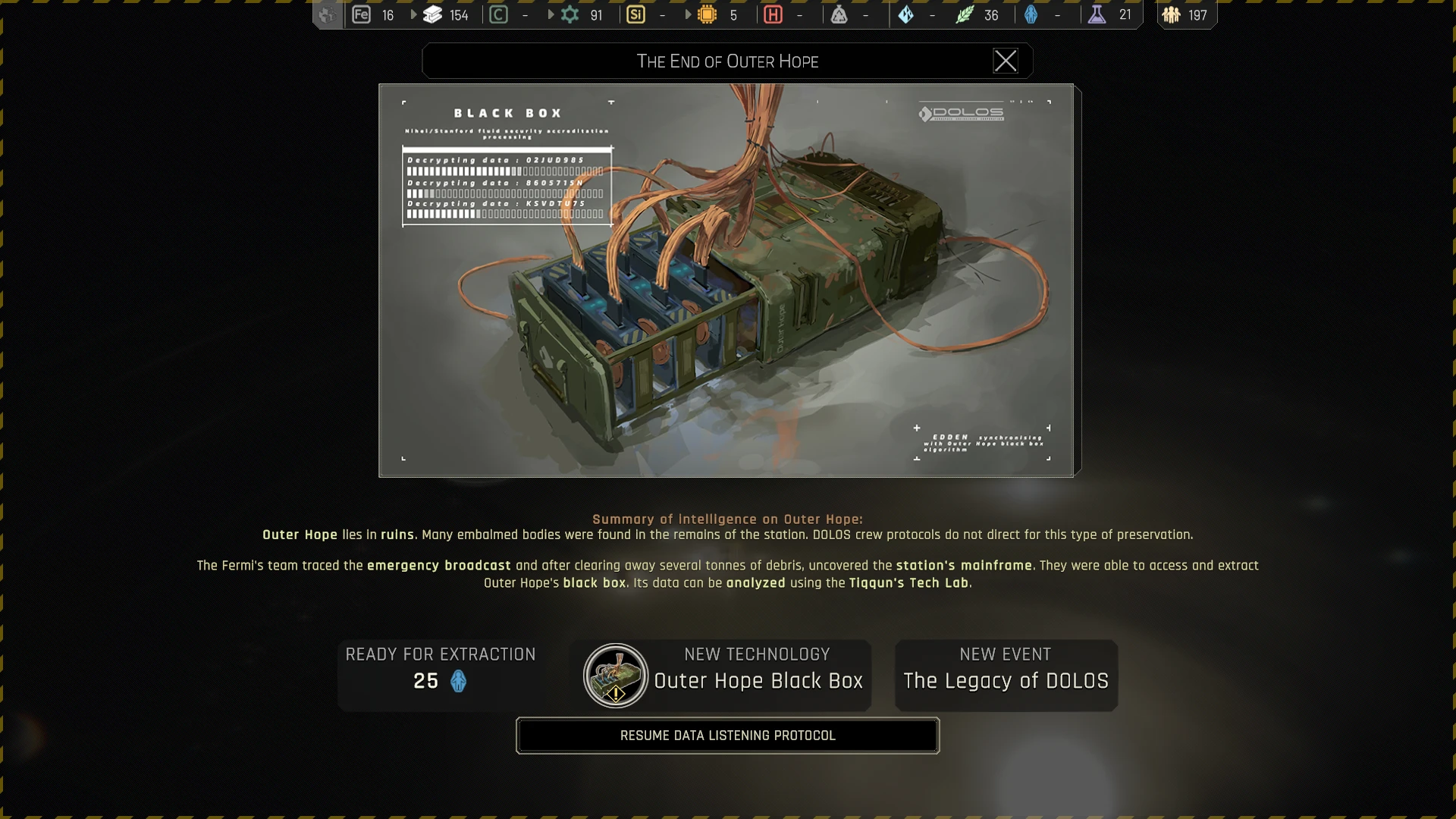
Task: Close The End of Outer Hope window
Action: (x=1006, y=61)
